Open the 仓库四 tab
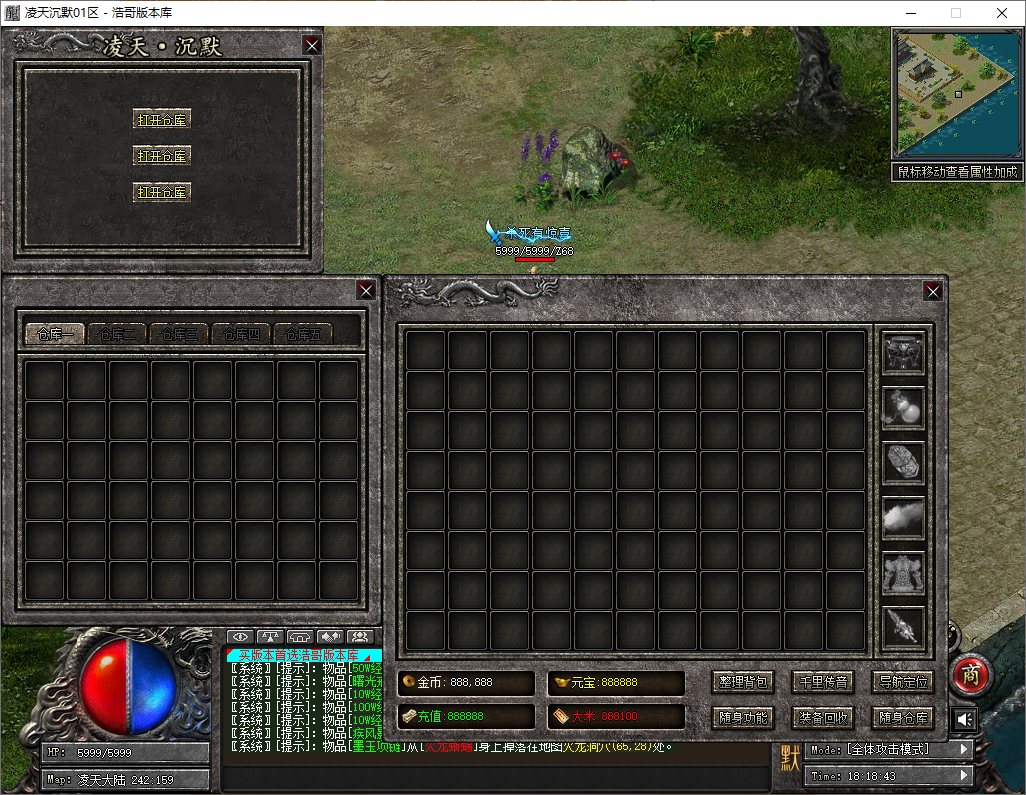The image size is (1026, 795). click(x=242, y=334)
